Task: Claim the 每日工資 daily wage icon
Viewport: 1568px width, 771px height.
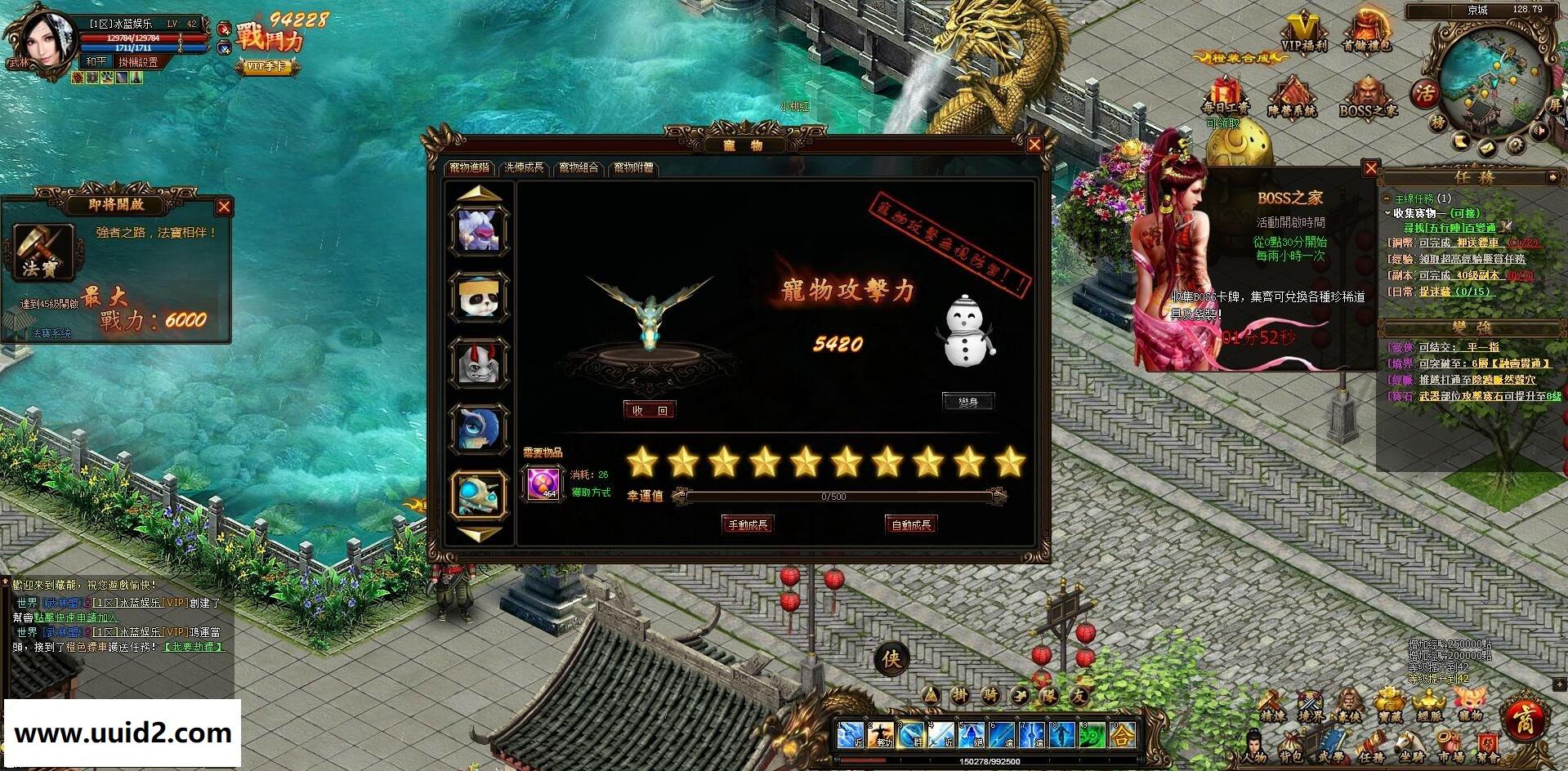Action: (x=1225, y=90)
